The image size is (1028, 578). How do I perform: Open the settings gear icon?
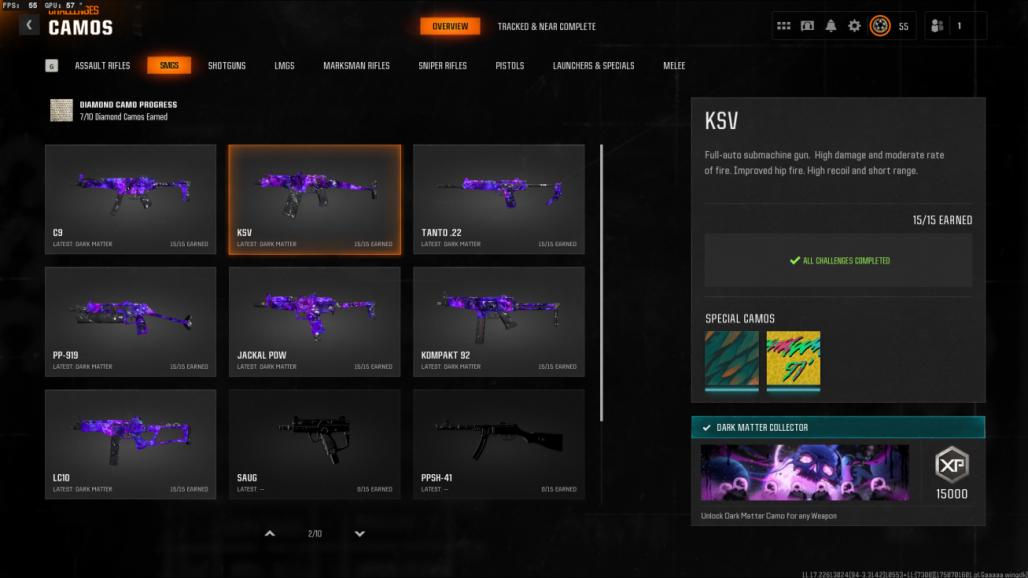854,26
